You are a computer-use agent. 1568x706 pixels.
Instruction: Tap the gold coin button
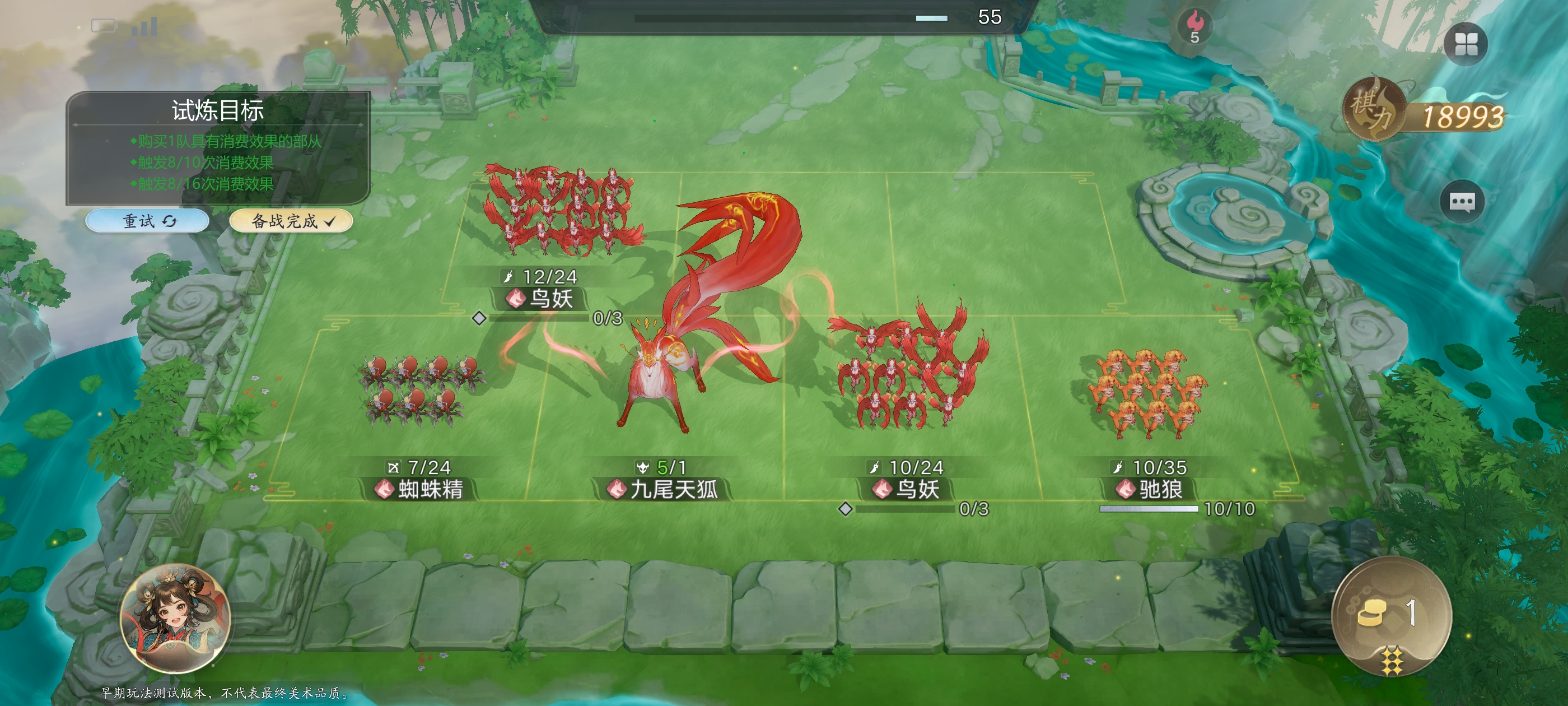coord(1391,615)
